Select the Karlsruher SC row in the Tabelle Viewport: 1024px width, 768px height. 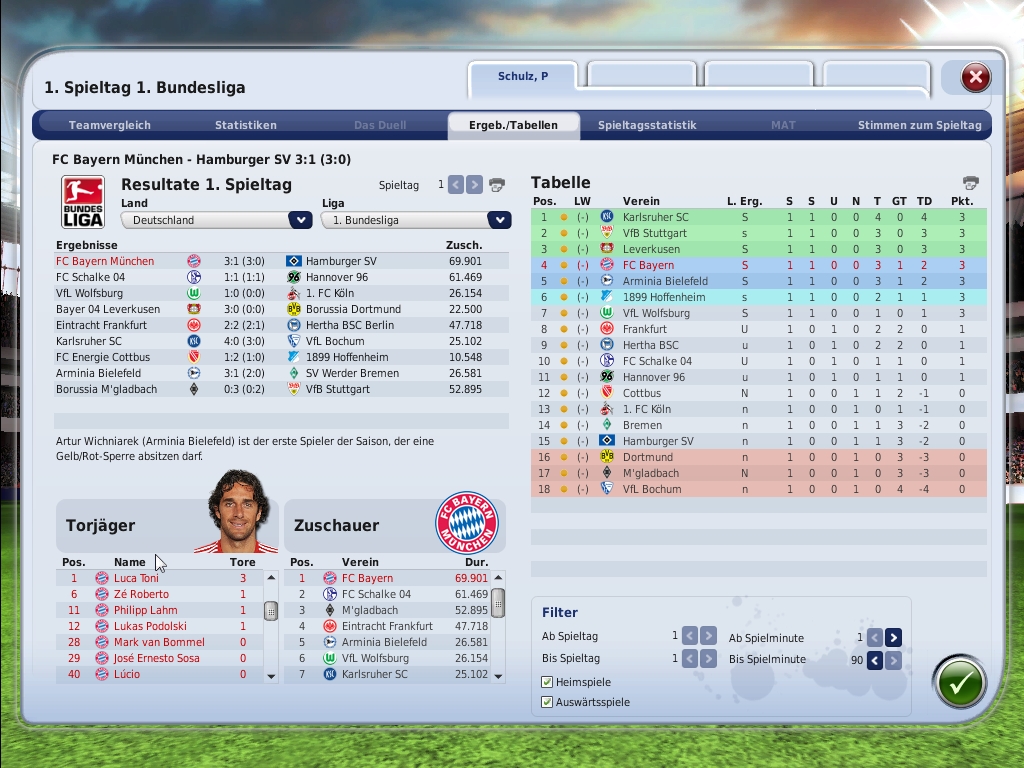coord(656,217)
